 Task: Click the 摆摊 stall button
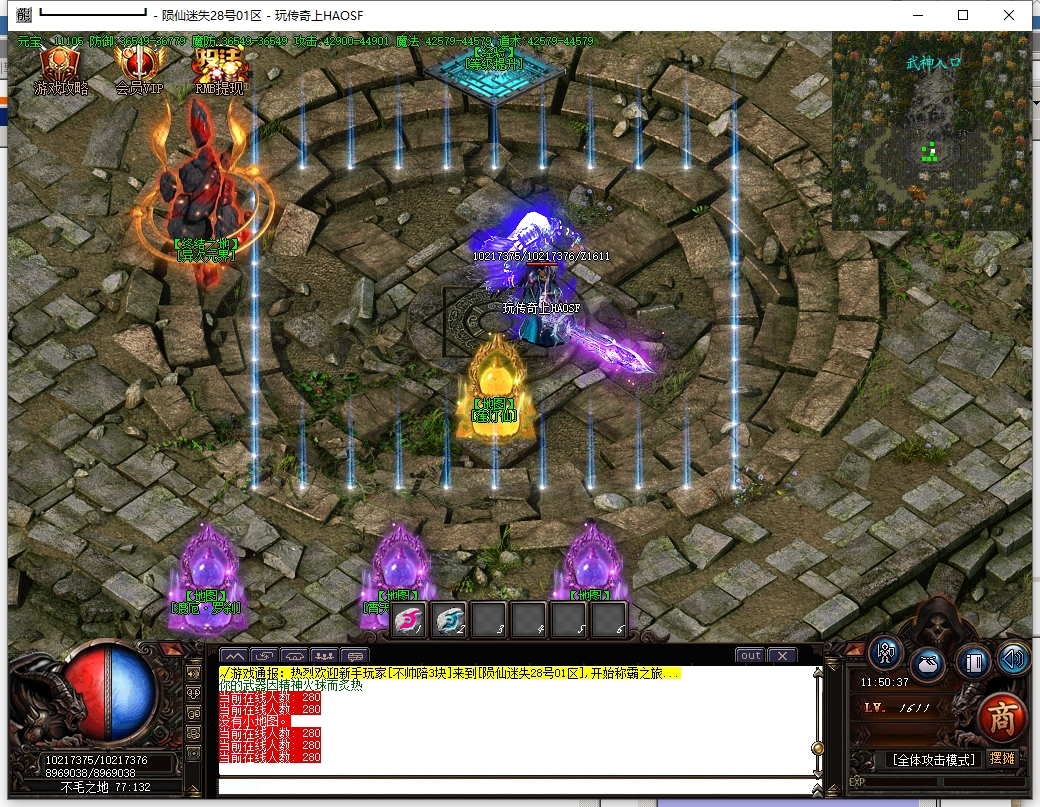(x=1001, y=759)
